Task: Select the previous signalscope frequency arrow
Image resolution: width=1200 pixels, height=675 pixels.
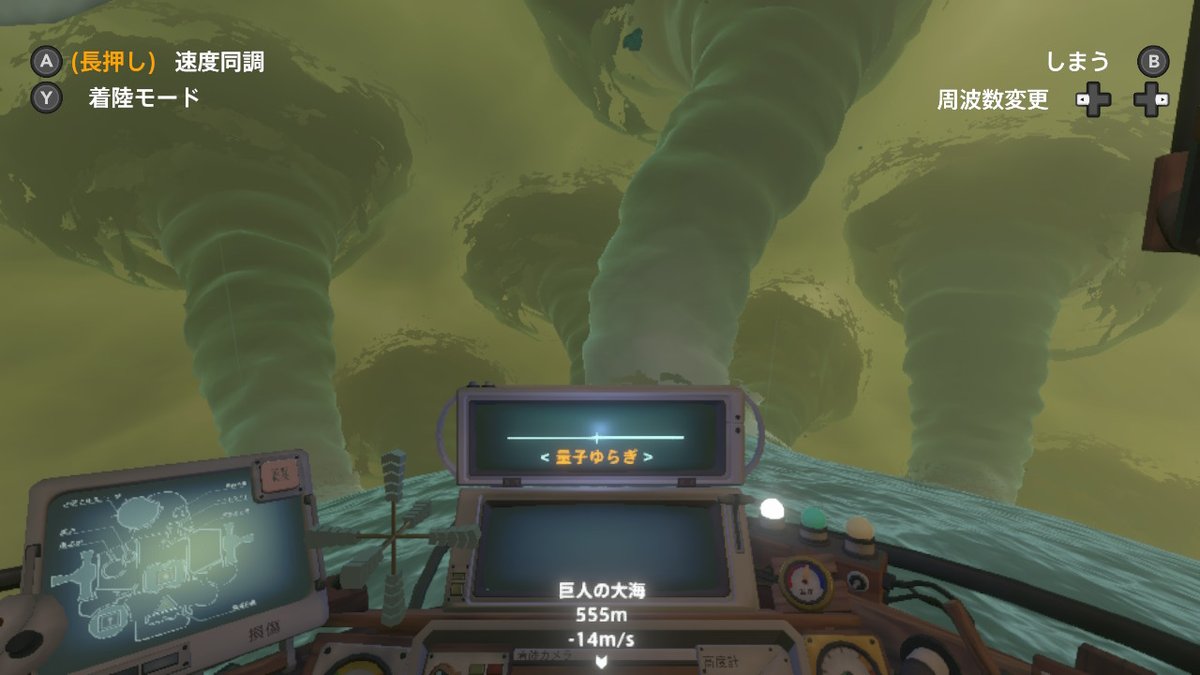Action: click(544, 457)
